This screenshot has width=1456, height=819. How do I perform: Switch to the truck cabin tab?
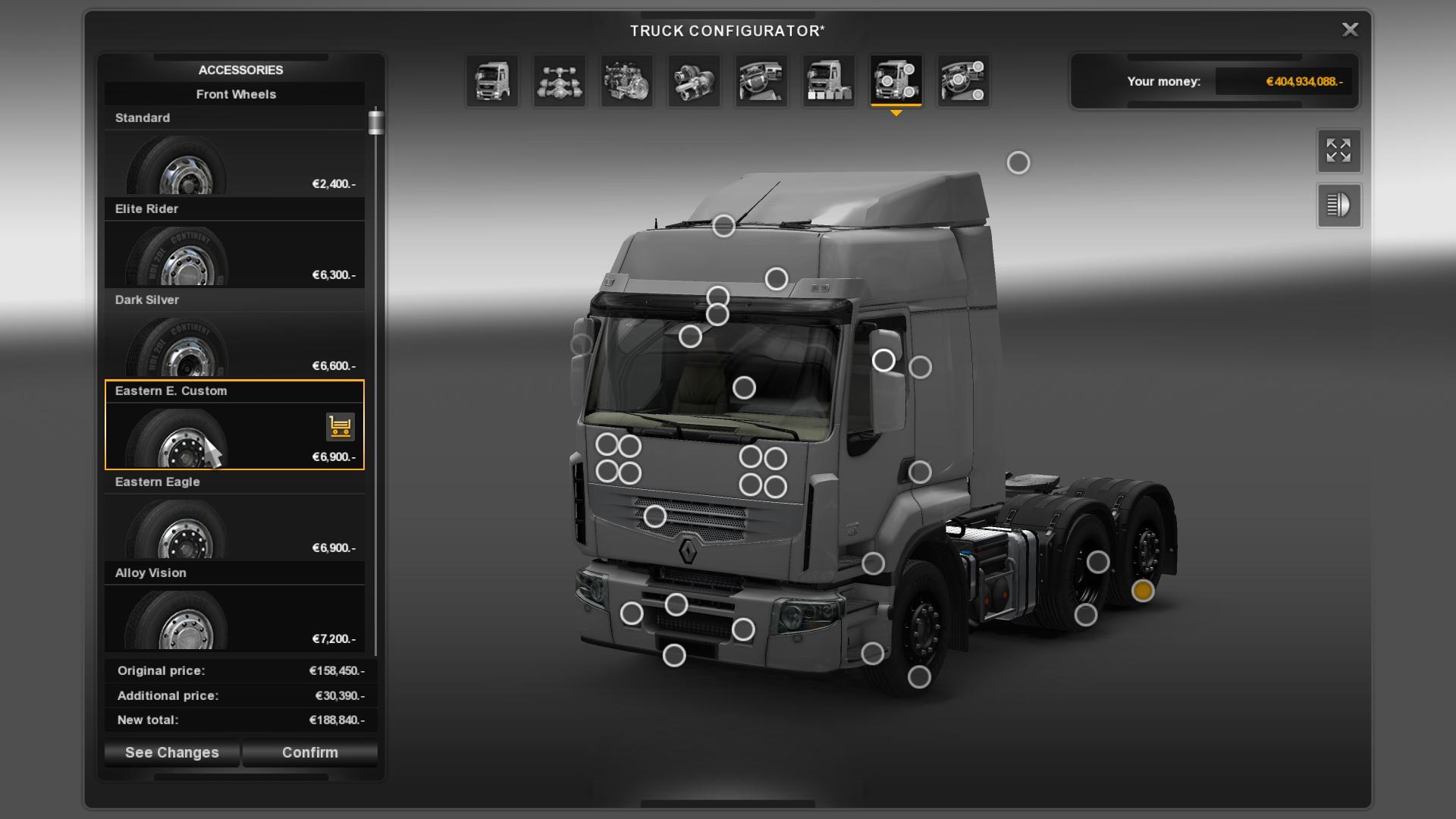click(492, 80)
